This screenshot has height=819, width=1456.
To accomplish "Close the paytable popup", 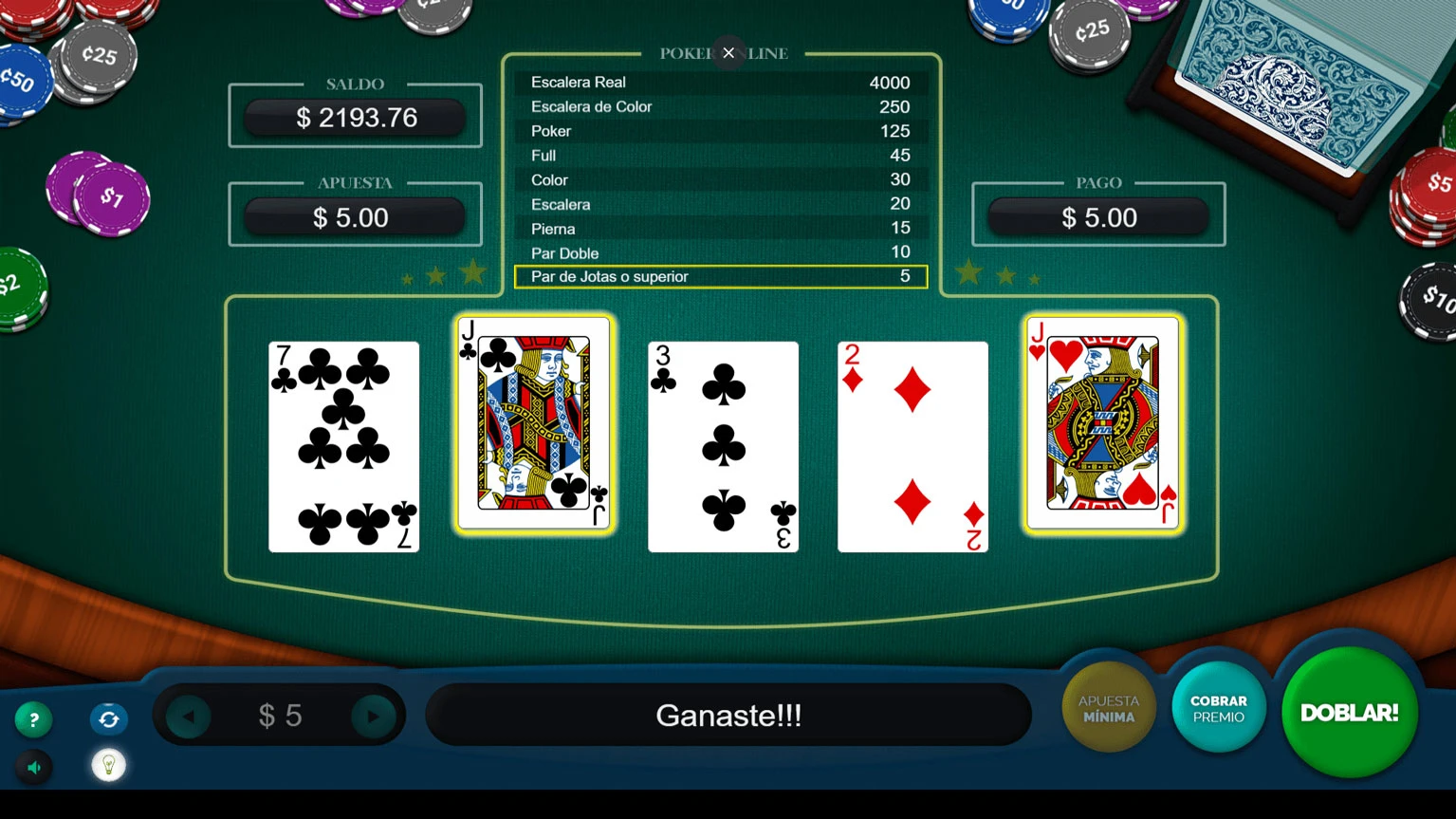I will 728,52.
